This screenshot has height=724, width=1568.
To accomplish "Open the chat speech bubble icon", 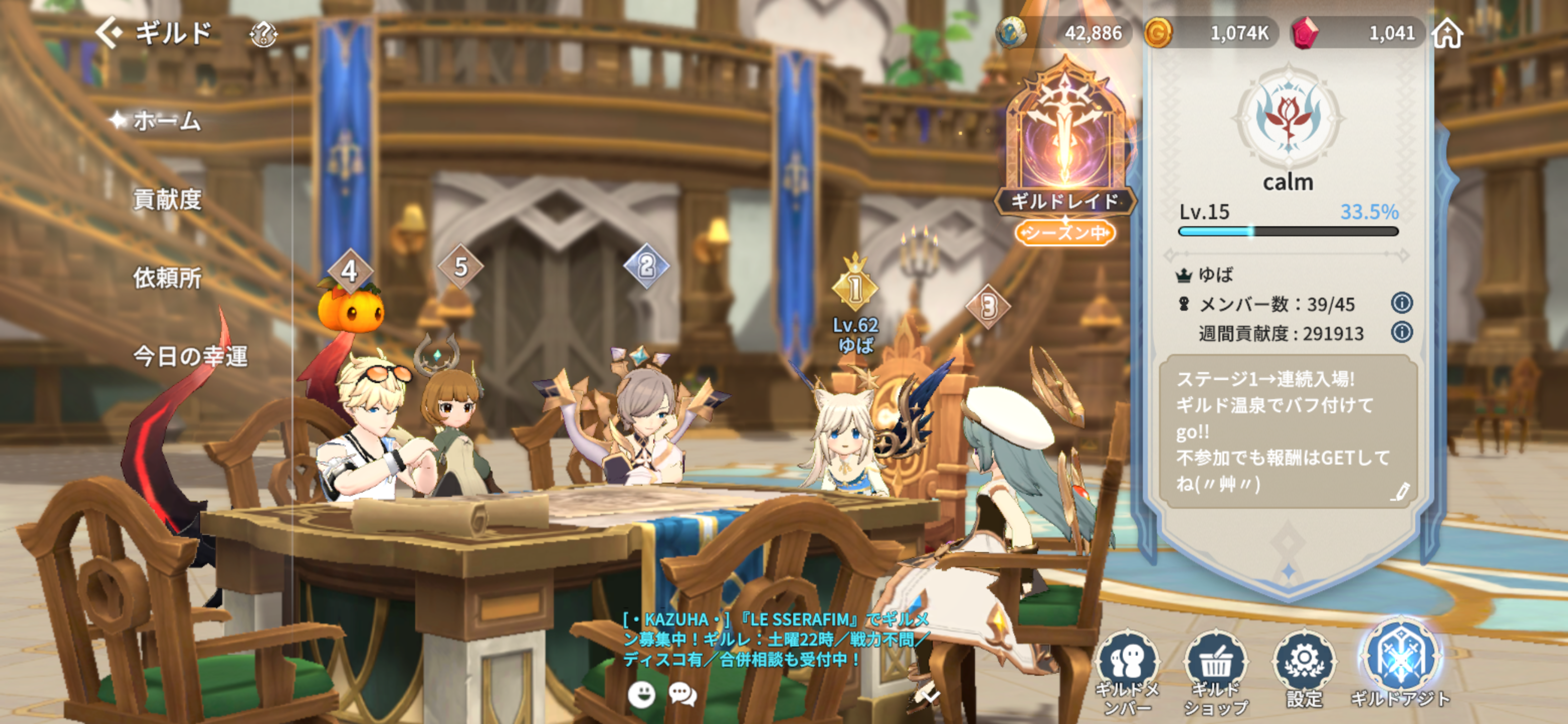I will tap(682, 694).
